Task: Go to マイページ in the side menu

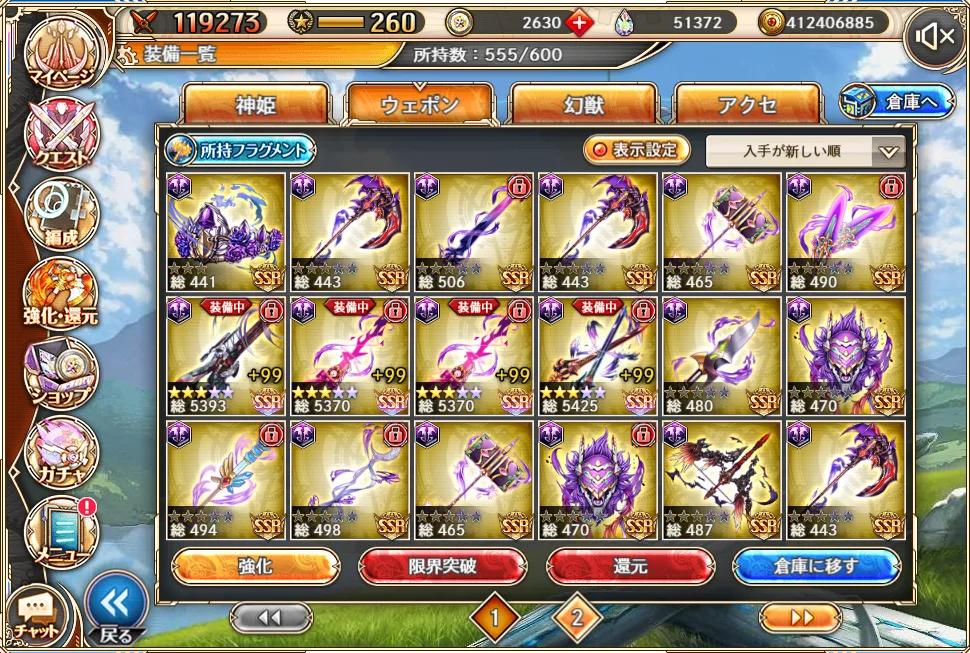Action: coord(62,55)
